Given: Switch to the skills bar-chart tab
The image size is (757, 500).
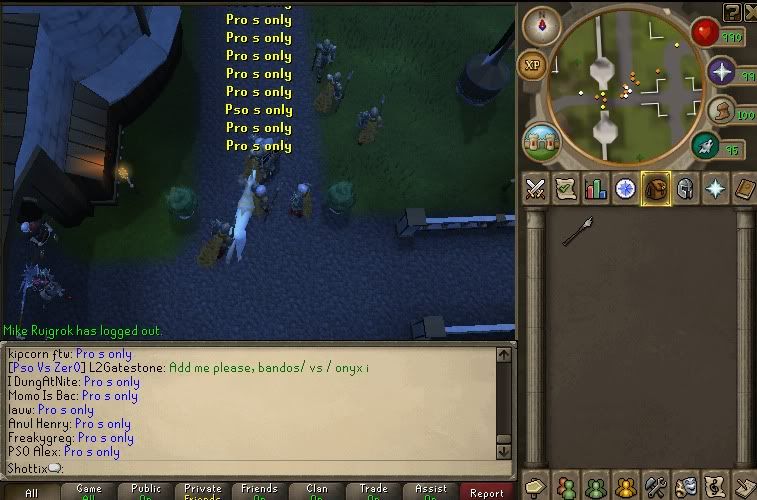Looking at the screenshot, I should [596, 189].
